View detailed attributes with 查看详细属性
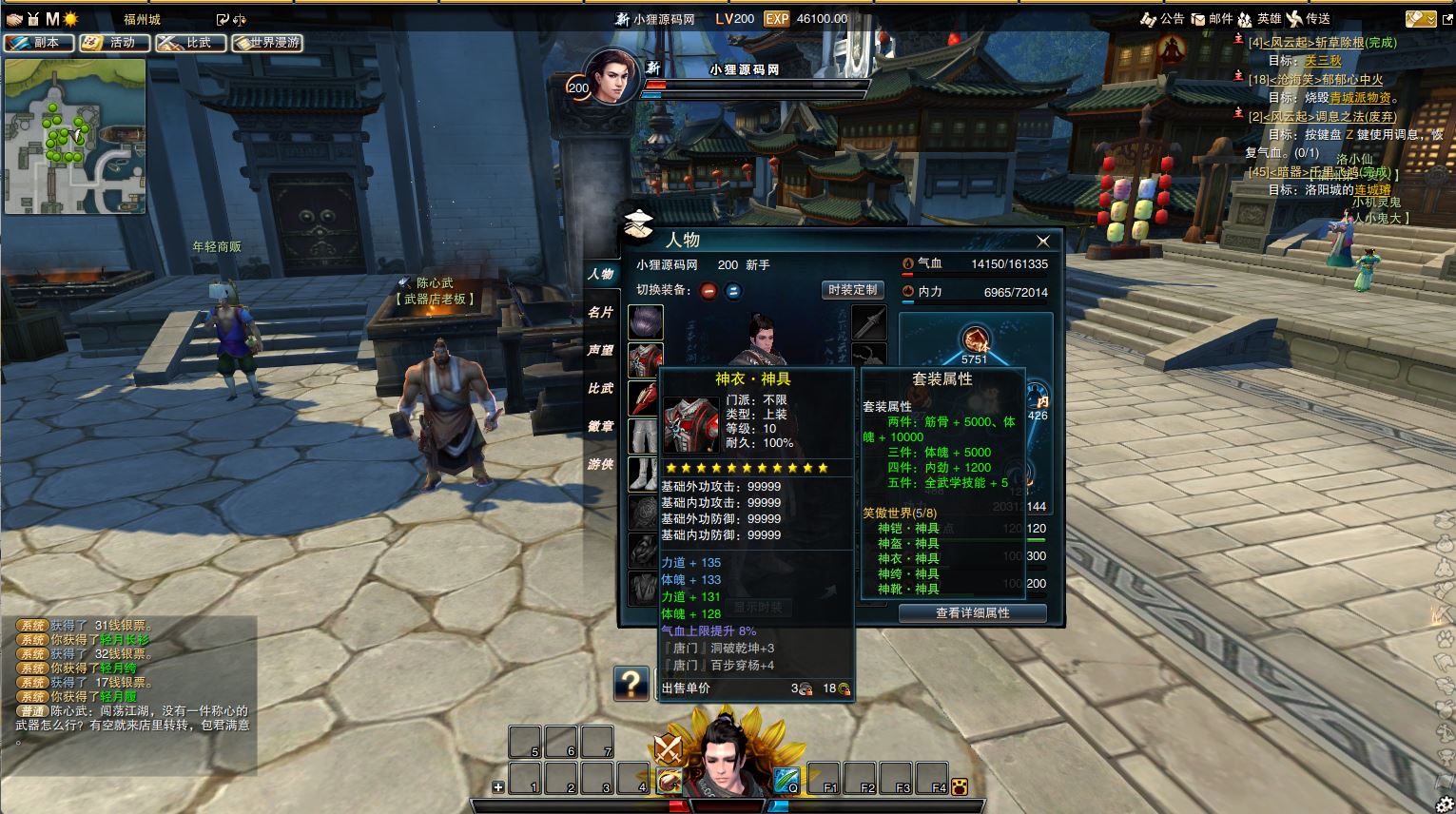Image resolution: width=1456 pixels, height=814 pixels. pyautogui.click(x=972, y=613)
